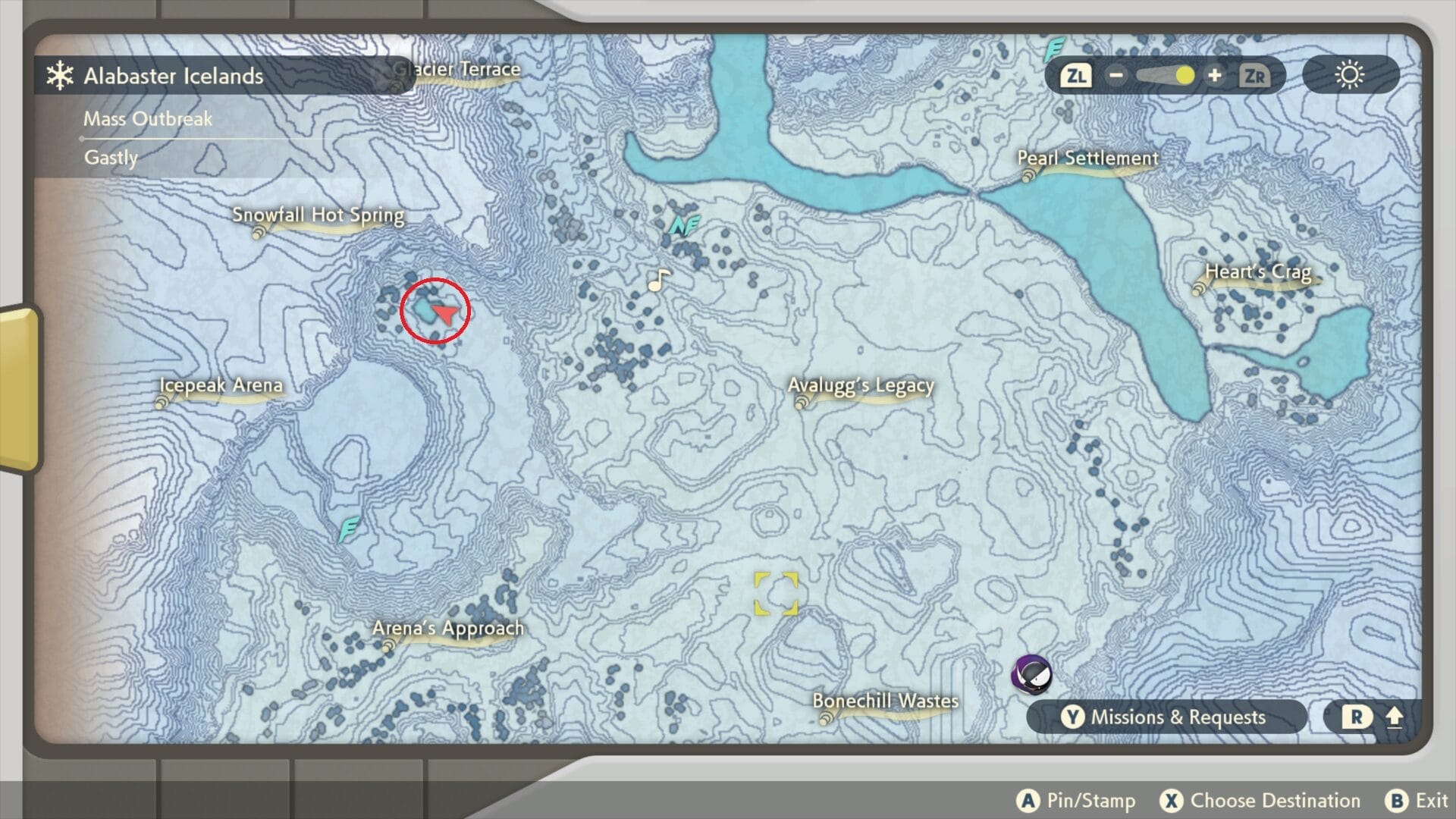Click the red player arrow marker
This screenshot has height=819, width=1456.
(x=447, y=314)
